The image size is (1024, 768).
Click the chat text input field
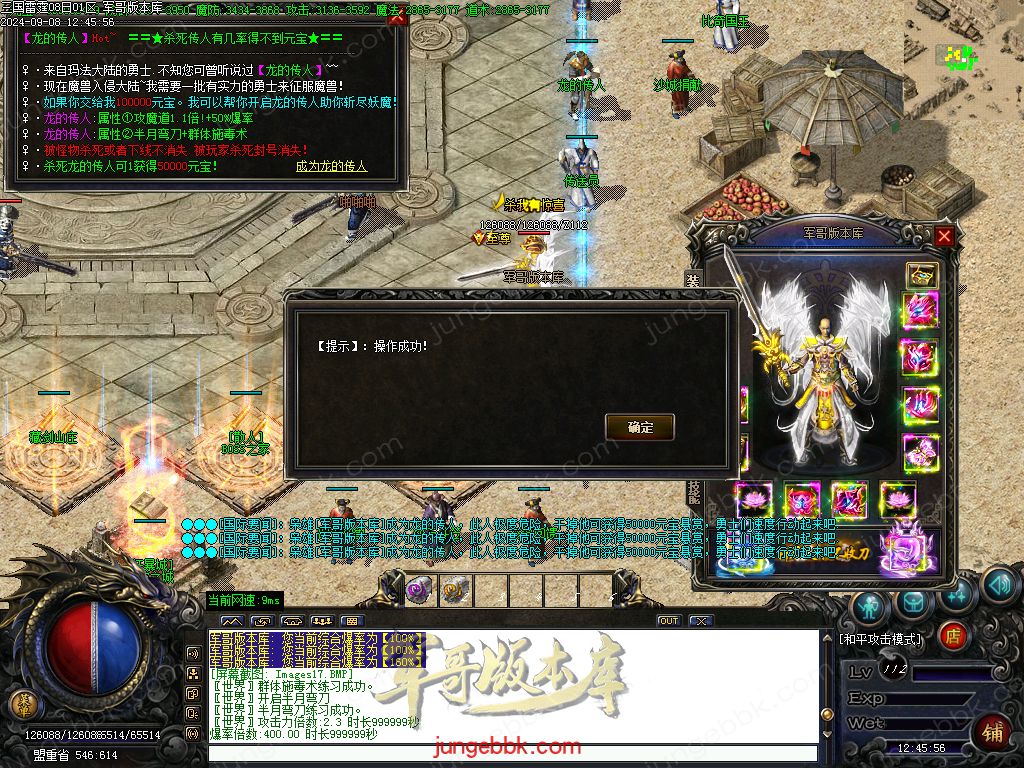tap(510, 753)
